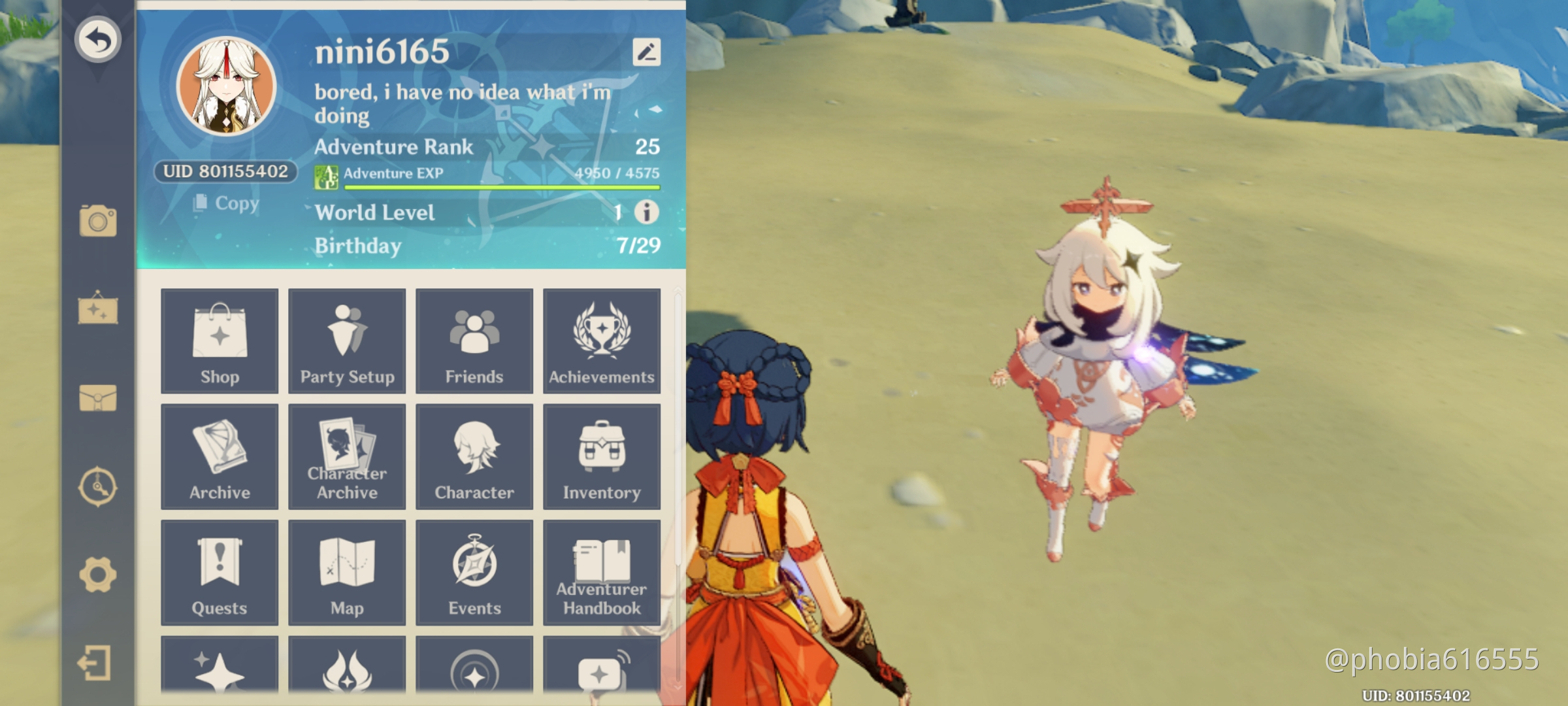1568x706 pixels.
Task: Open the Friends list
Action: coord(474,342)
